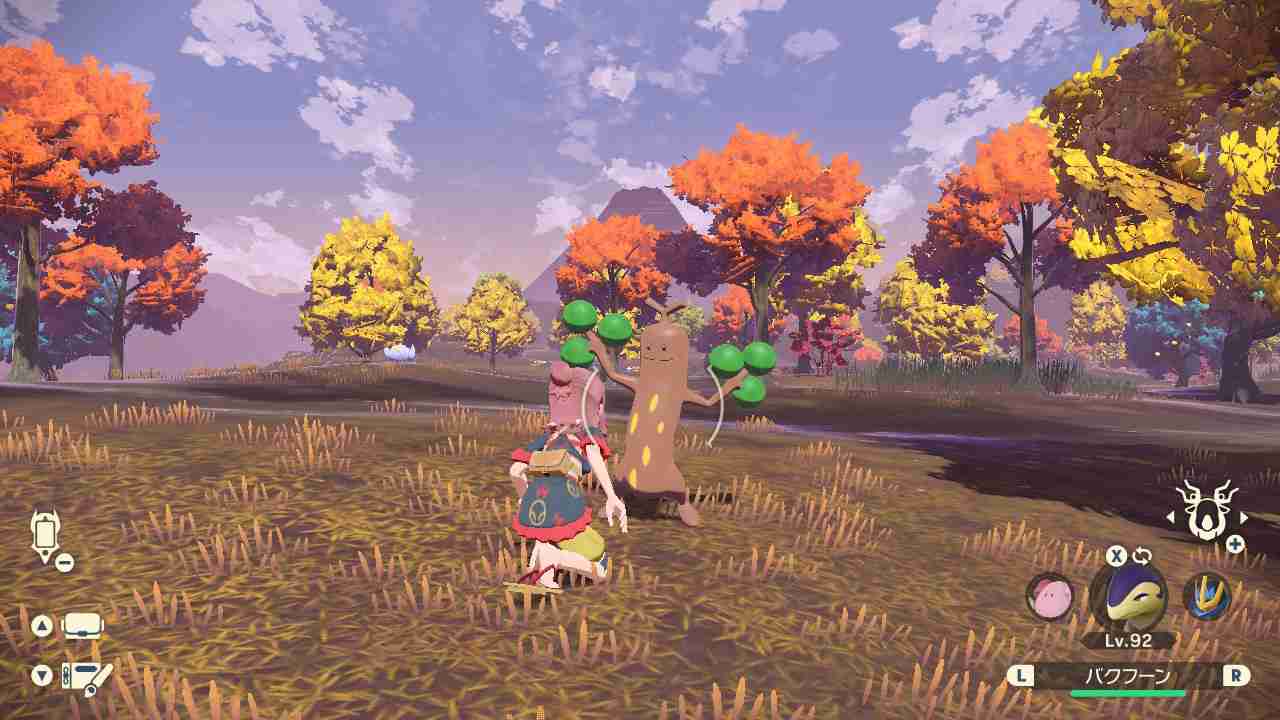Select the Arc Phone icon
1280x720 pixels.
[x=47, y=532]
